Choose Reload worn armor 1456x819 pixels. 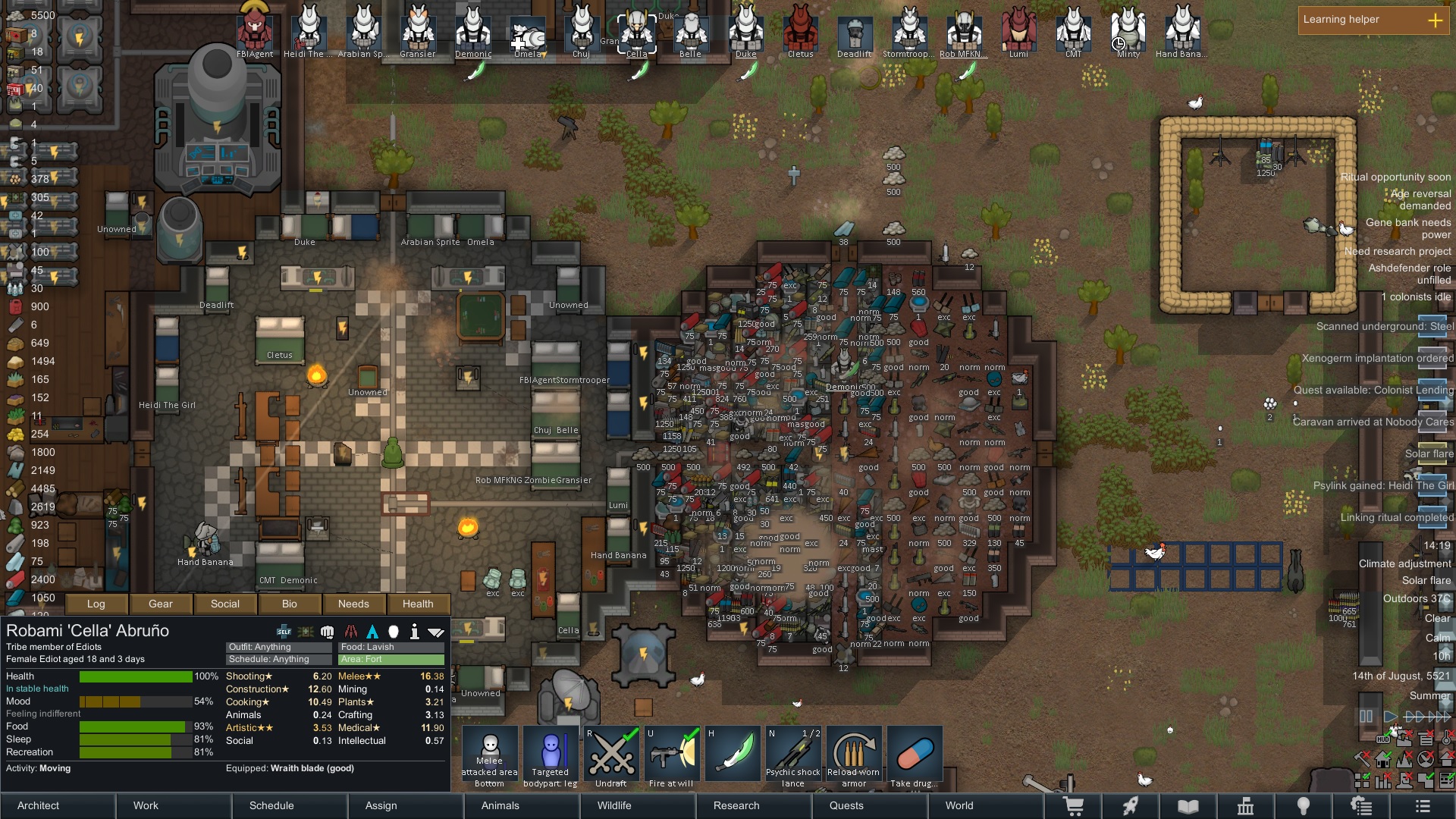pos(854,757)
